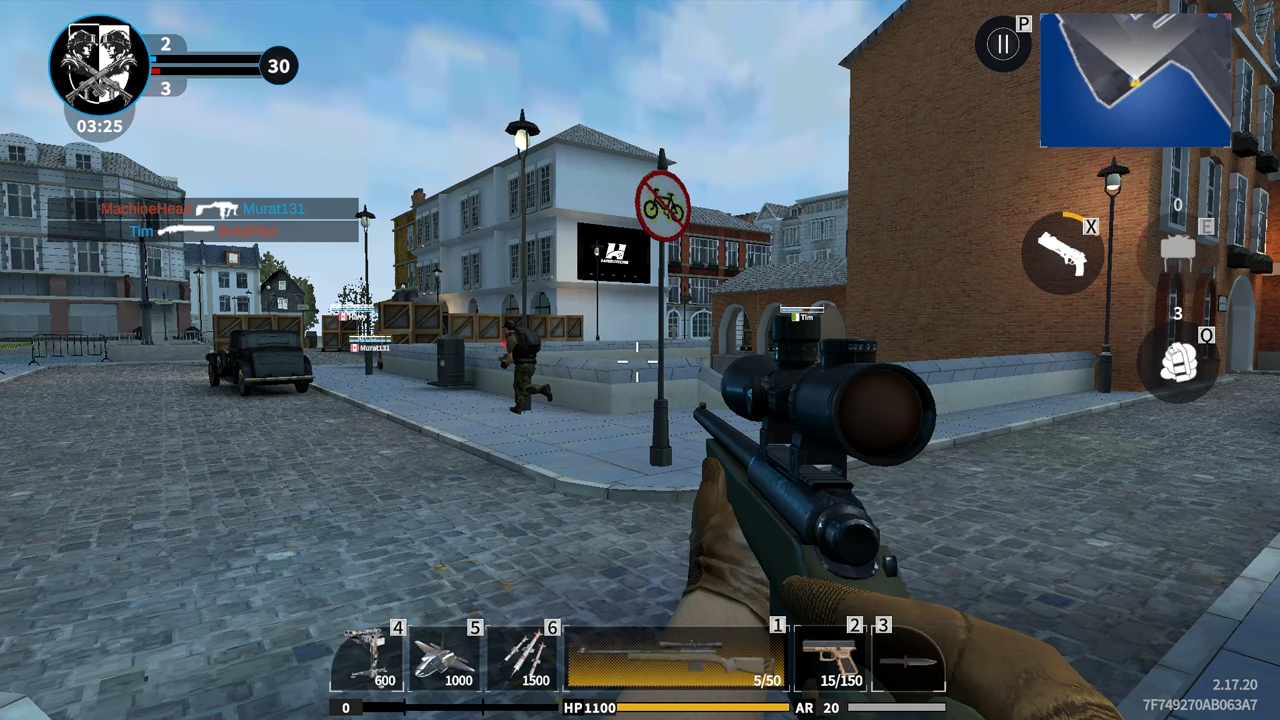Select the sniper rifle in slot 1
Viewport: 1280px width, 720px height.
(675, 655)
